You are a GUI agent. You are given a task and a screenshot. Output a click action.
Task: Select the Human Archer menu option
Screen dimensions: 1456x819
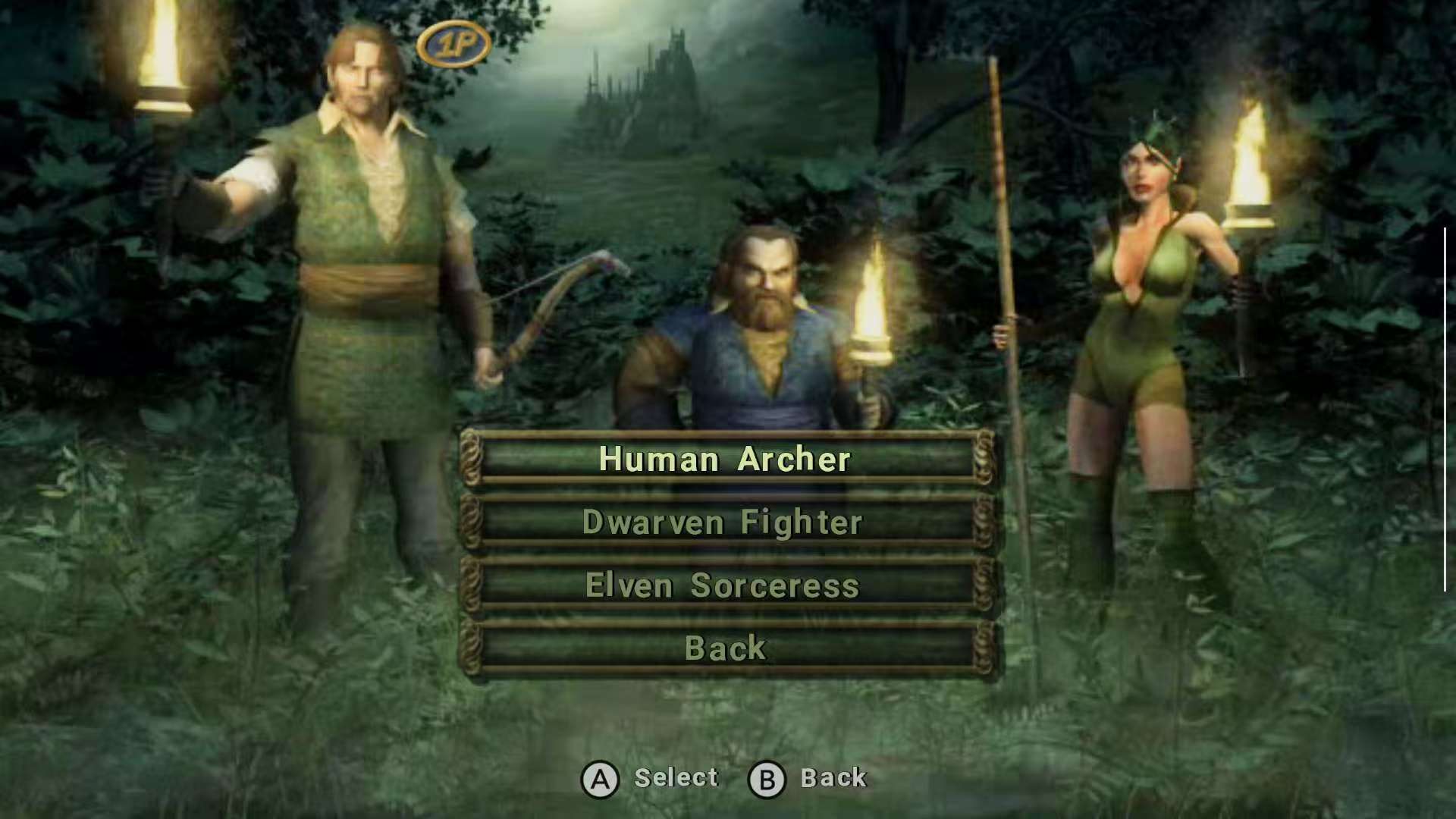tap(724, 459)
